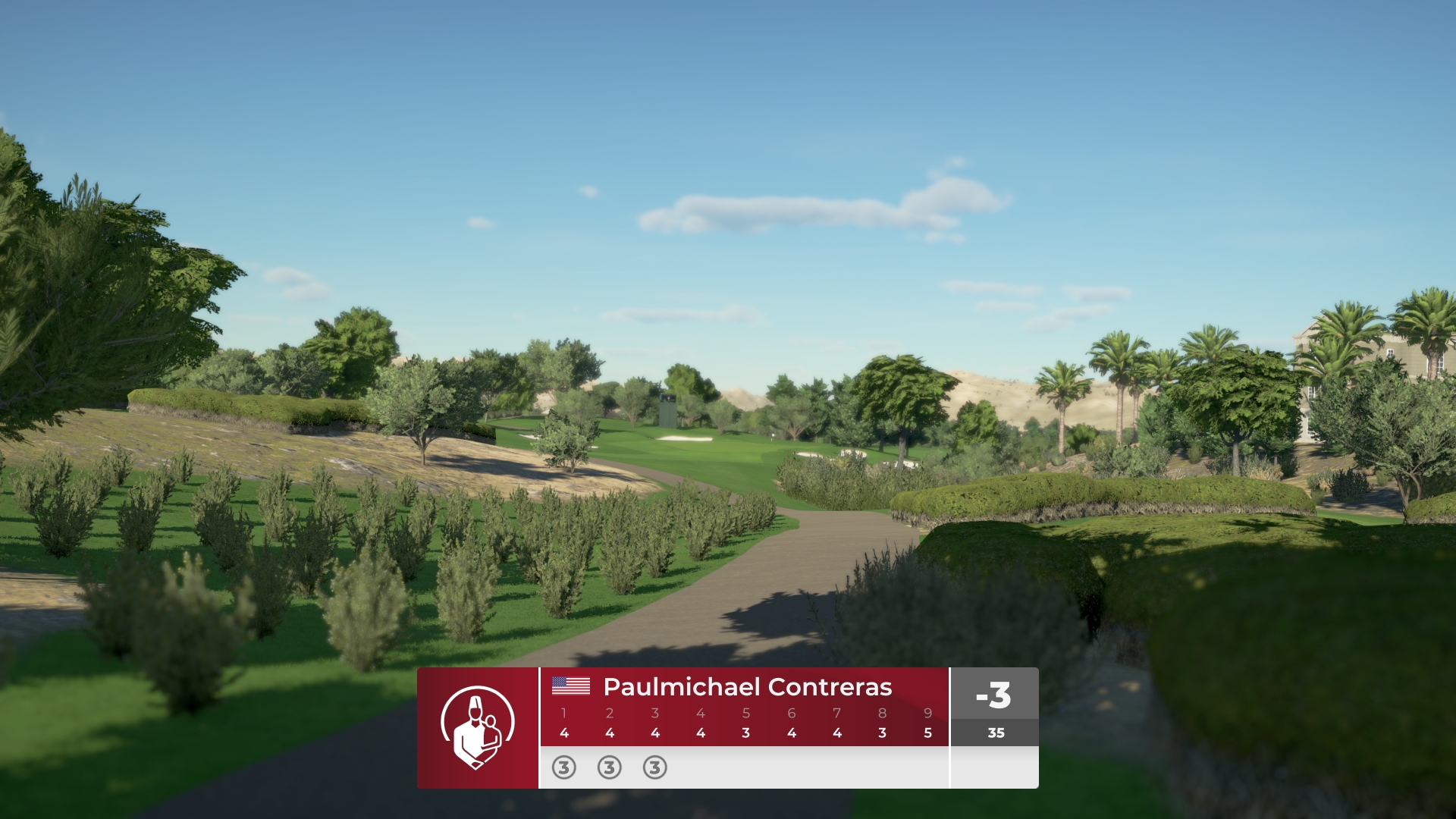Toggle hole 1 score cell showing 4
This screenshot has width=1456, height=819.
point(563,733)
